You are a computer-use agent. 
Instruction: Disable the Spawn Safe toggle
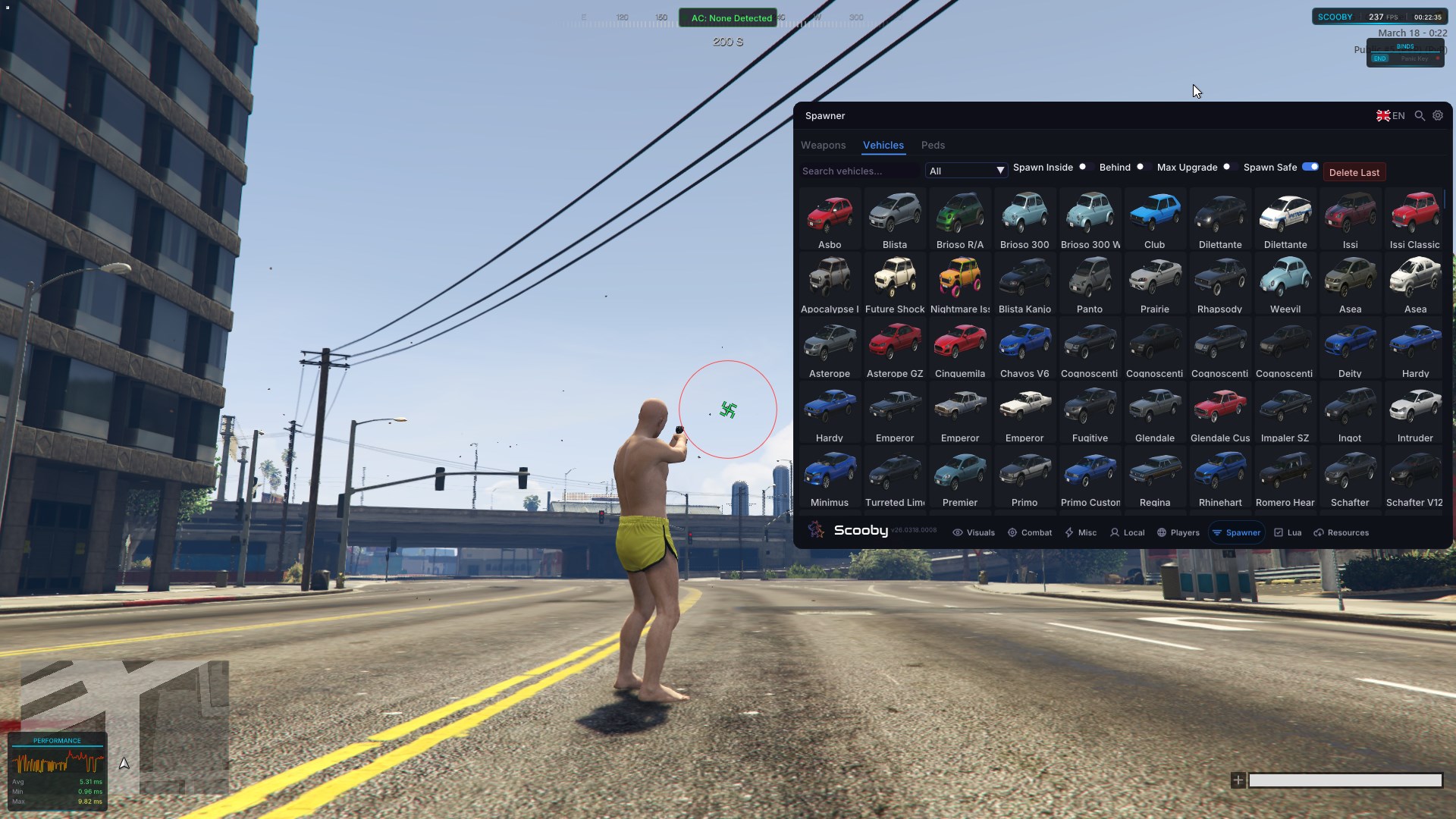pyautogui.click(x=1311, y=166)
